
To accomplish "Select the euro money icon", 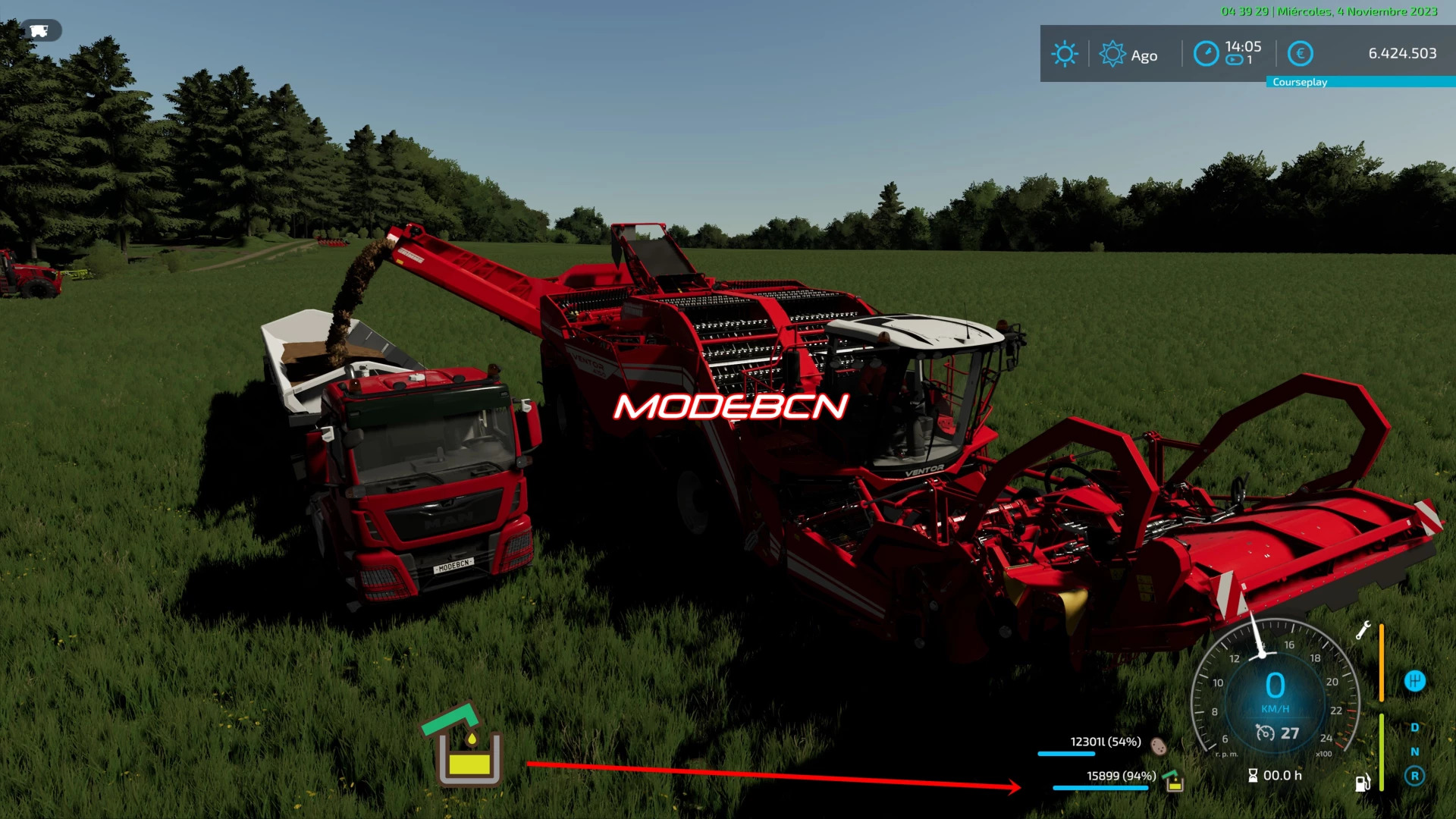I will pyautogui.click(x=1300, y=54).
